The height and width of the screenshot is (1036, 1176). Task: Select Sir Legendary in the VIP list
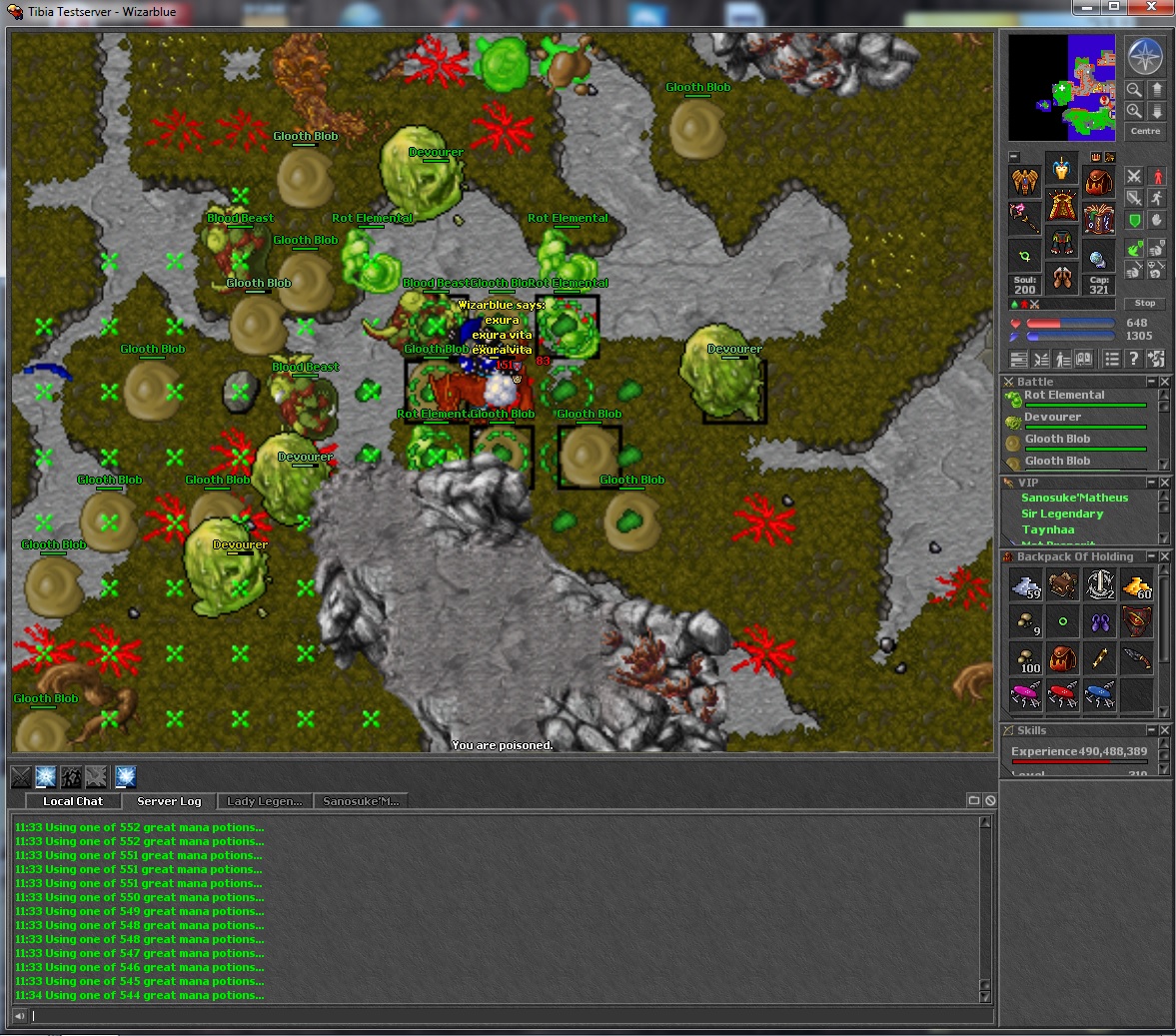[1062, 514]
